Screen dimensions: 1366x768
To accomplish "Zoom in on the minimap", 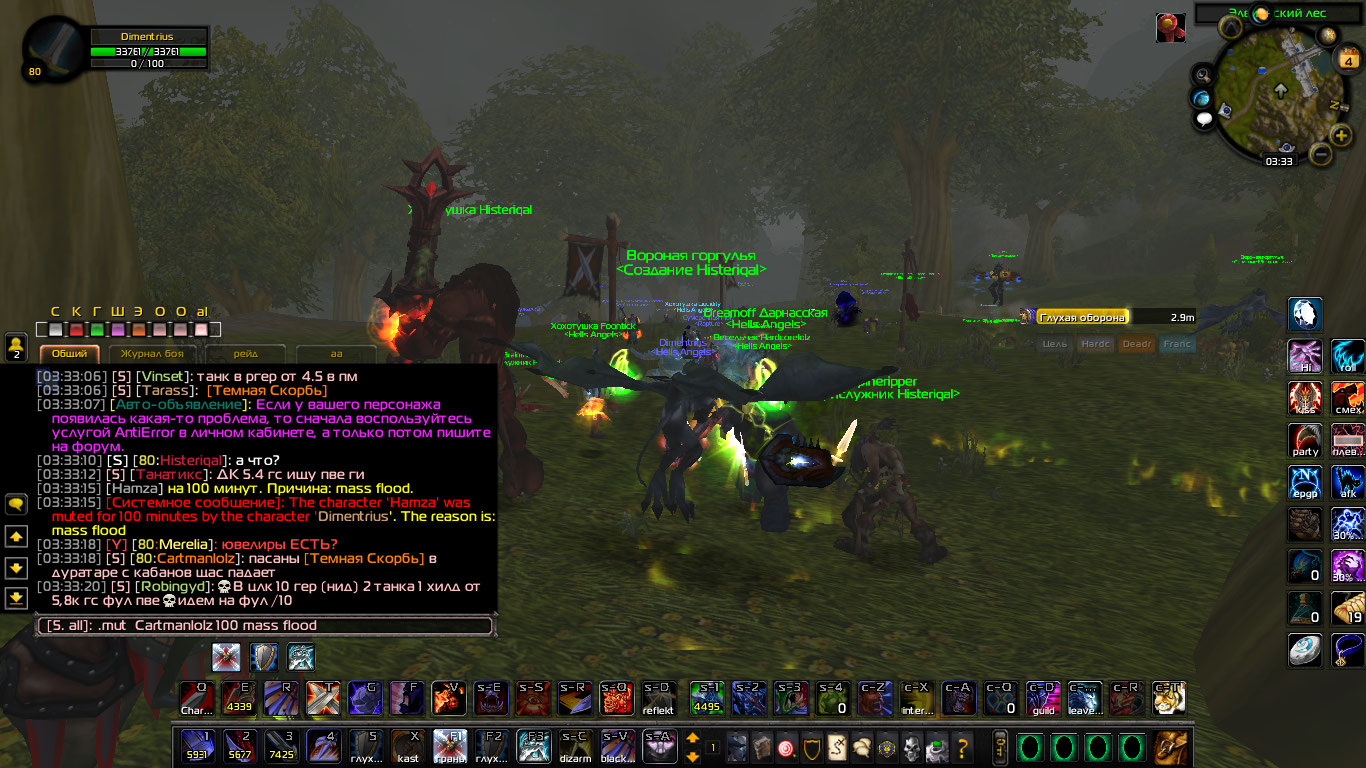I will pyautogui.click(x=1341, y=135).
